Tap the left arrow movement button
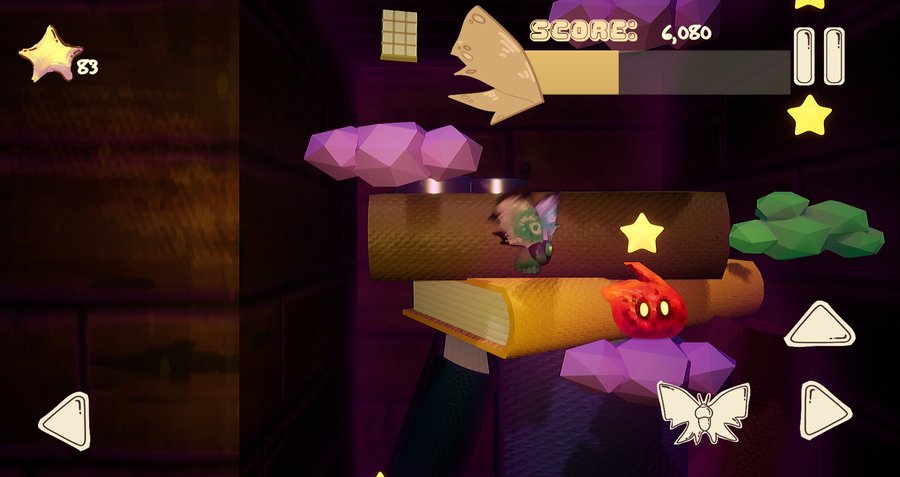 tap(66, 420)
